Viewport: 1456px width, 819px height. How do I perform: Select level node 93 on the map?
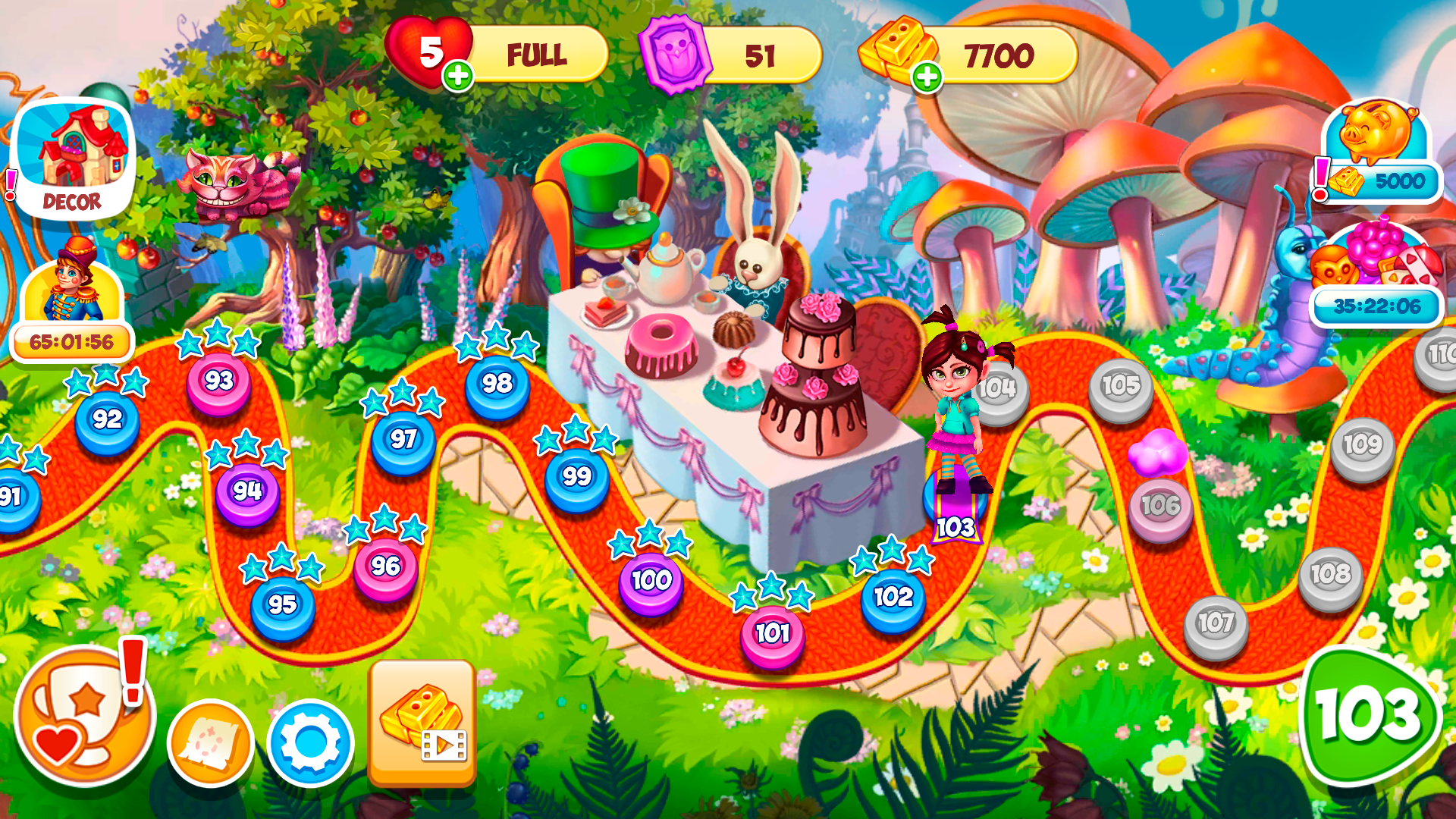[220, 381]
